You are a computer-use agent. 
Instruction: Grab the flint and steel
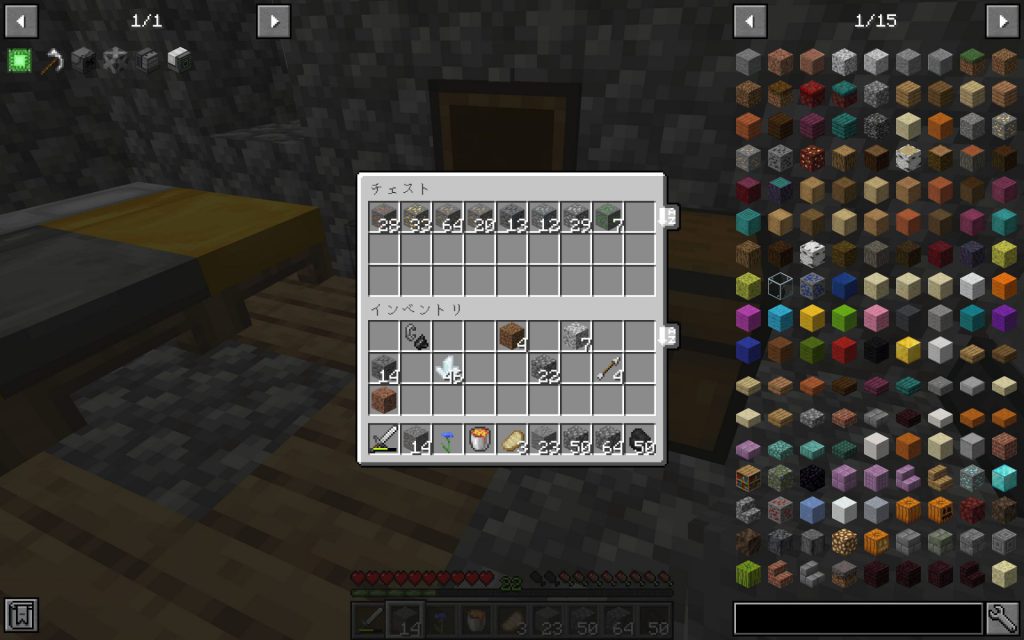[x=416, y=336]
